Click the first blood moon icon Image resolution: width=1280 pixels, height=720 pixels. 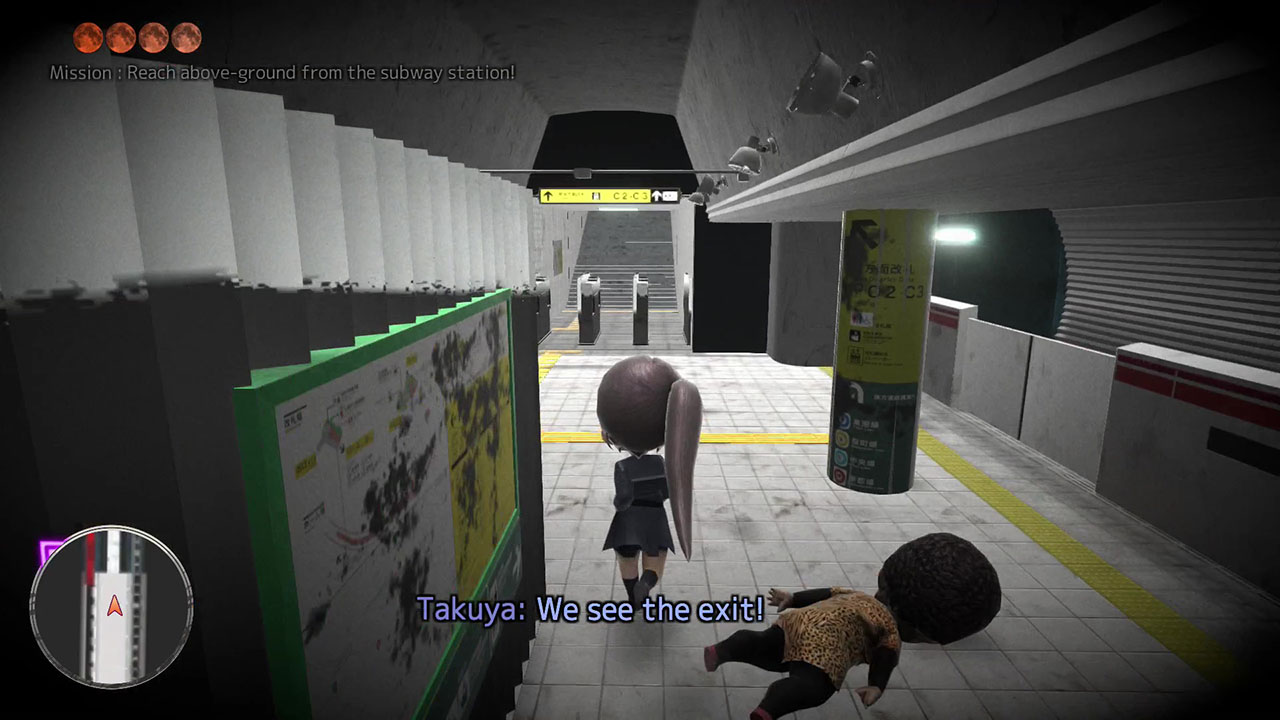pos(86,38)
